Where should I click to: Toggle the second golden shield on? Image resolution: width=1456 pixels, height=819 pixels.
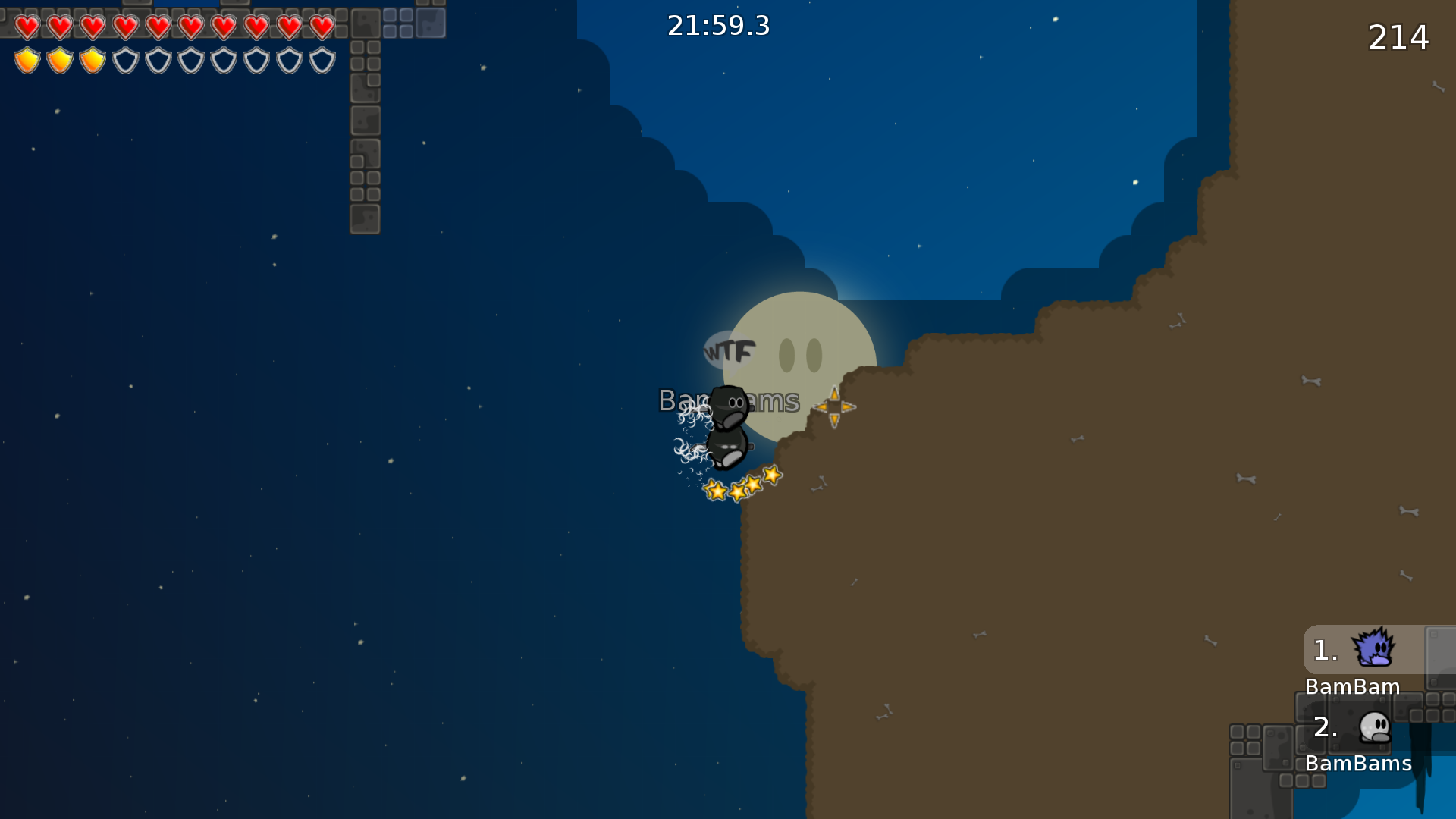pyautogui.click(x=59, y=58)
